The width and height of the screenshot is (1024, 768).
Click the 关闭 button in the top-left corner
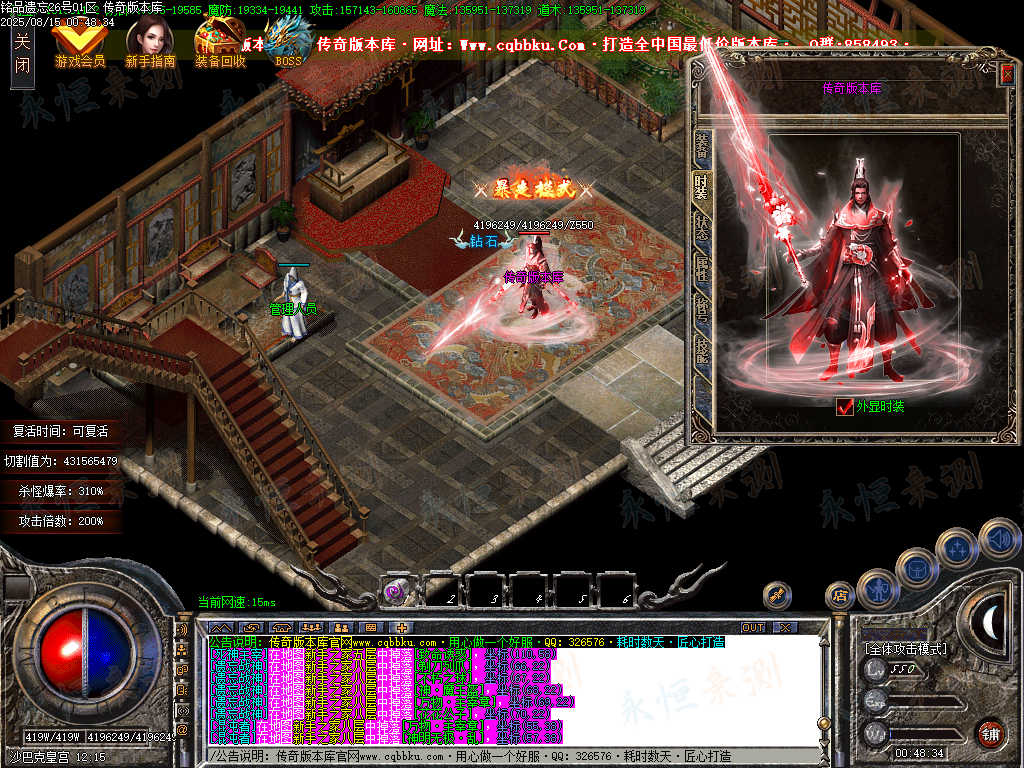point(22,56)
